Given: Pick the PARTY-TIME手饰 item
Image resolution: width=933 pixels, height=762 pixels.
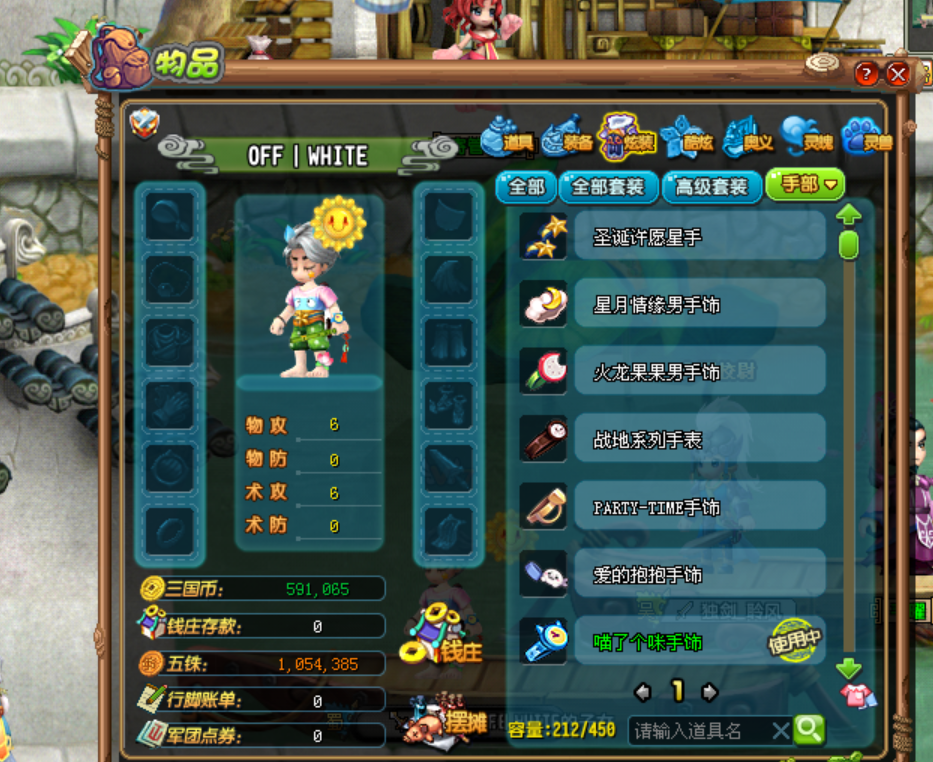Looking at the screenshot, I should (x=699, y=507).
